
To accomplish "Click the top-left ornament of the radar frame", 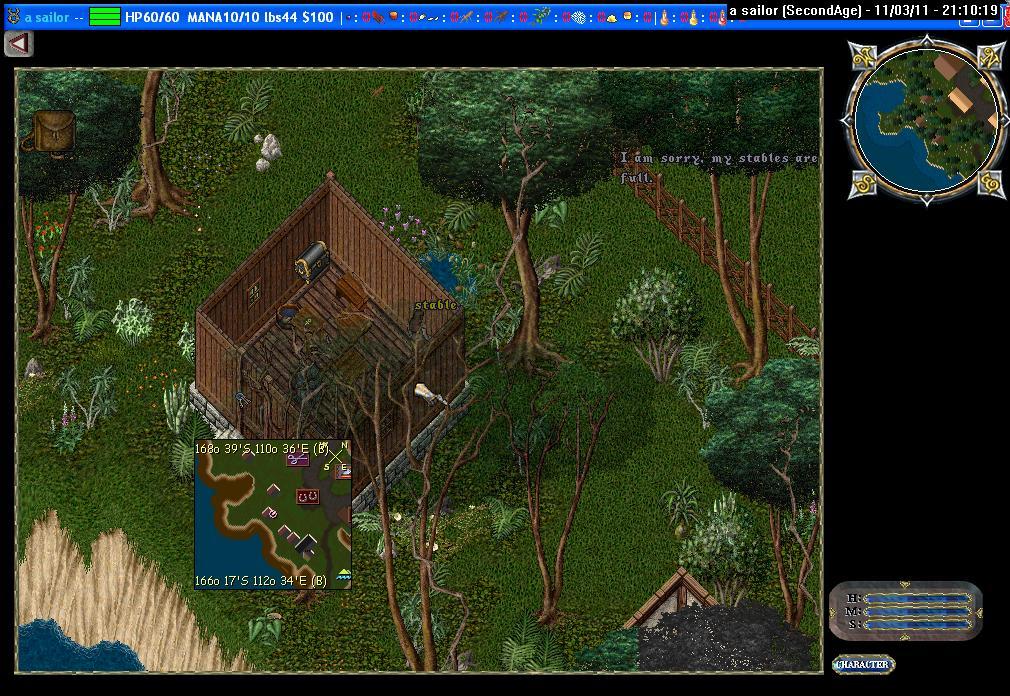I will coord(863,56).
